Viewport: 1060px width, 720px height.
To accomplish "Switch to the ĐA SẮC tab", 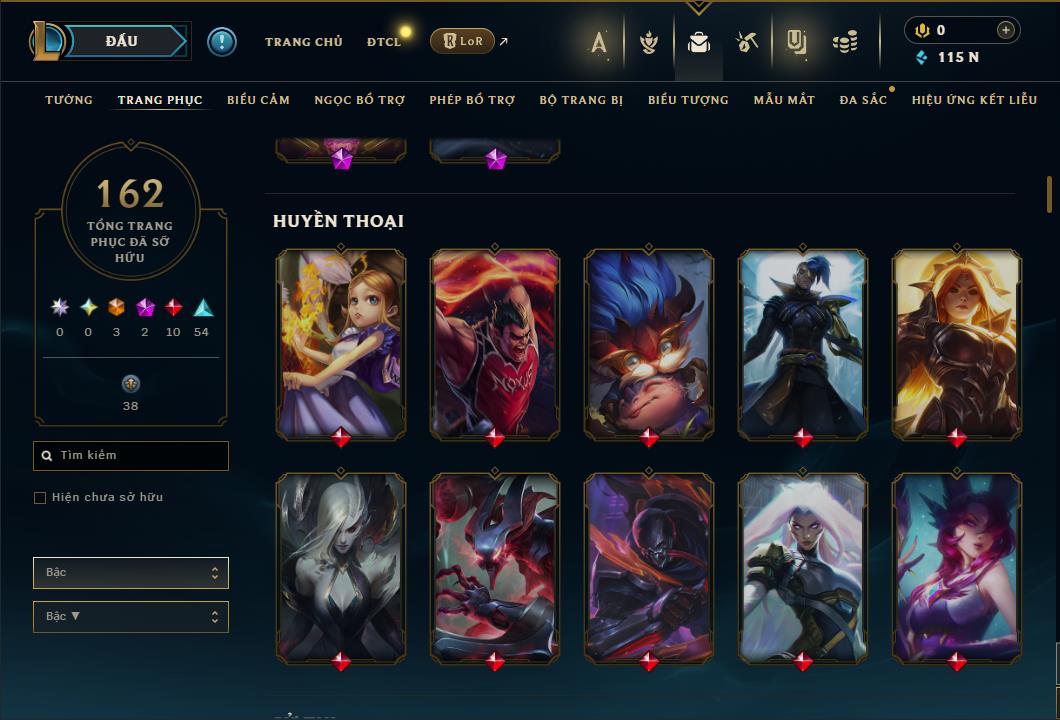I will click(863, 100).
